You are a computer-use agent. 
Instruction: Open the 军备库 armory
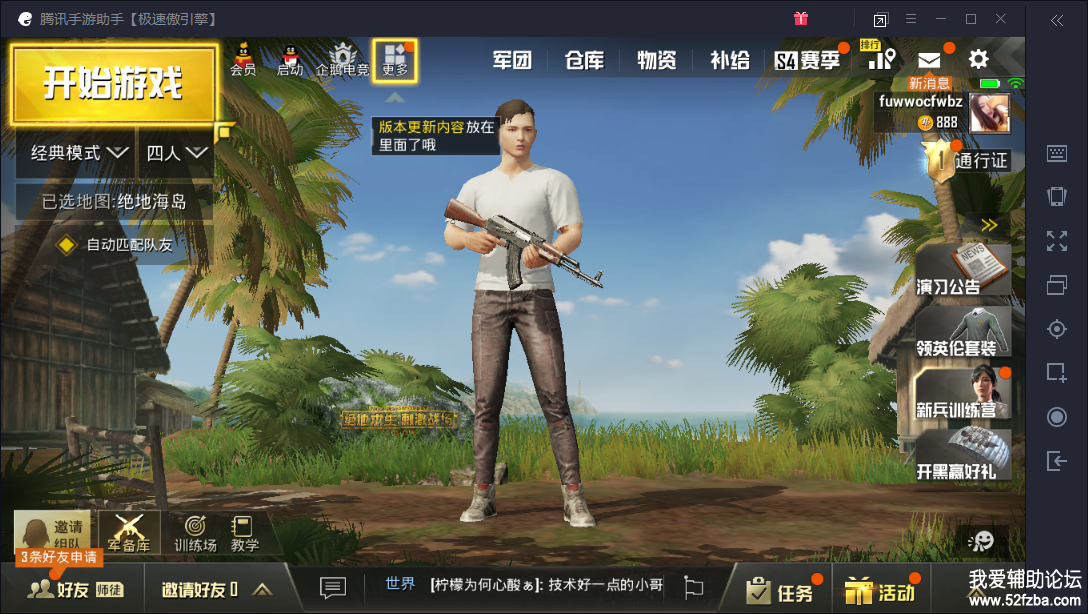[x=128, y=533]
